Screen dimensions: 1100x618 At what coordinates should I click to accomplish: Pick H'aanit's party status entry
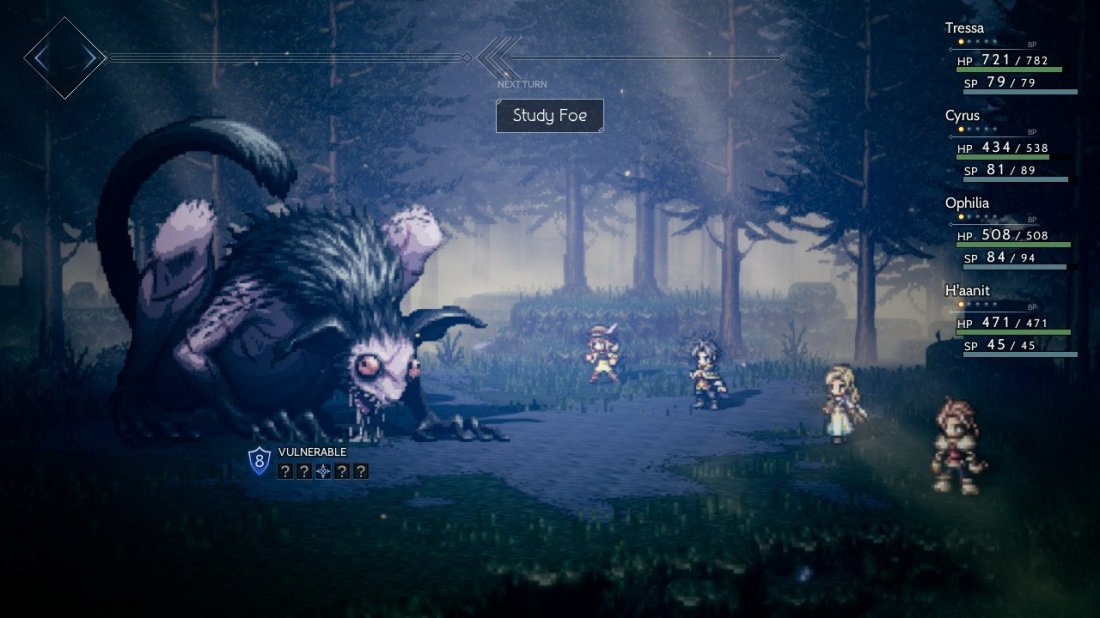coord(968,290)
